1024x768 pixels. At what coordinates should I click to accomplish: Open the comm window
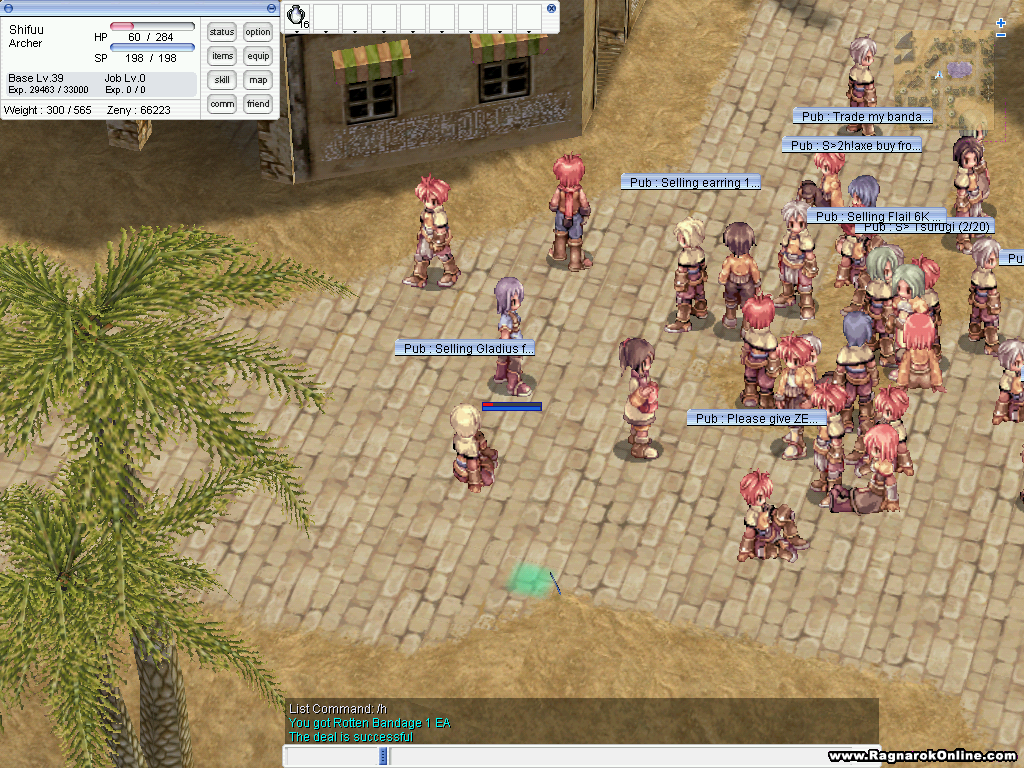click(222, 104)
